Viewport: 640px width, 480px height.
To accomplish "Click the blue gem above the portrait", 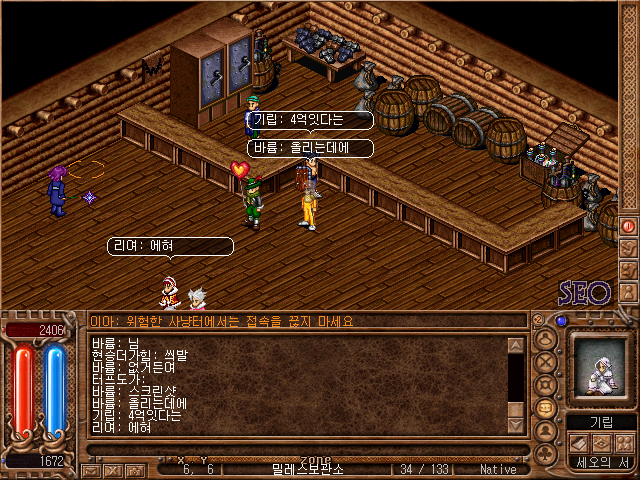I will coord(561,322).
